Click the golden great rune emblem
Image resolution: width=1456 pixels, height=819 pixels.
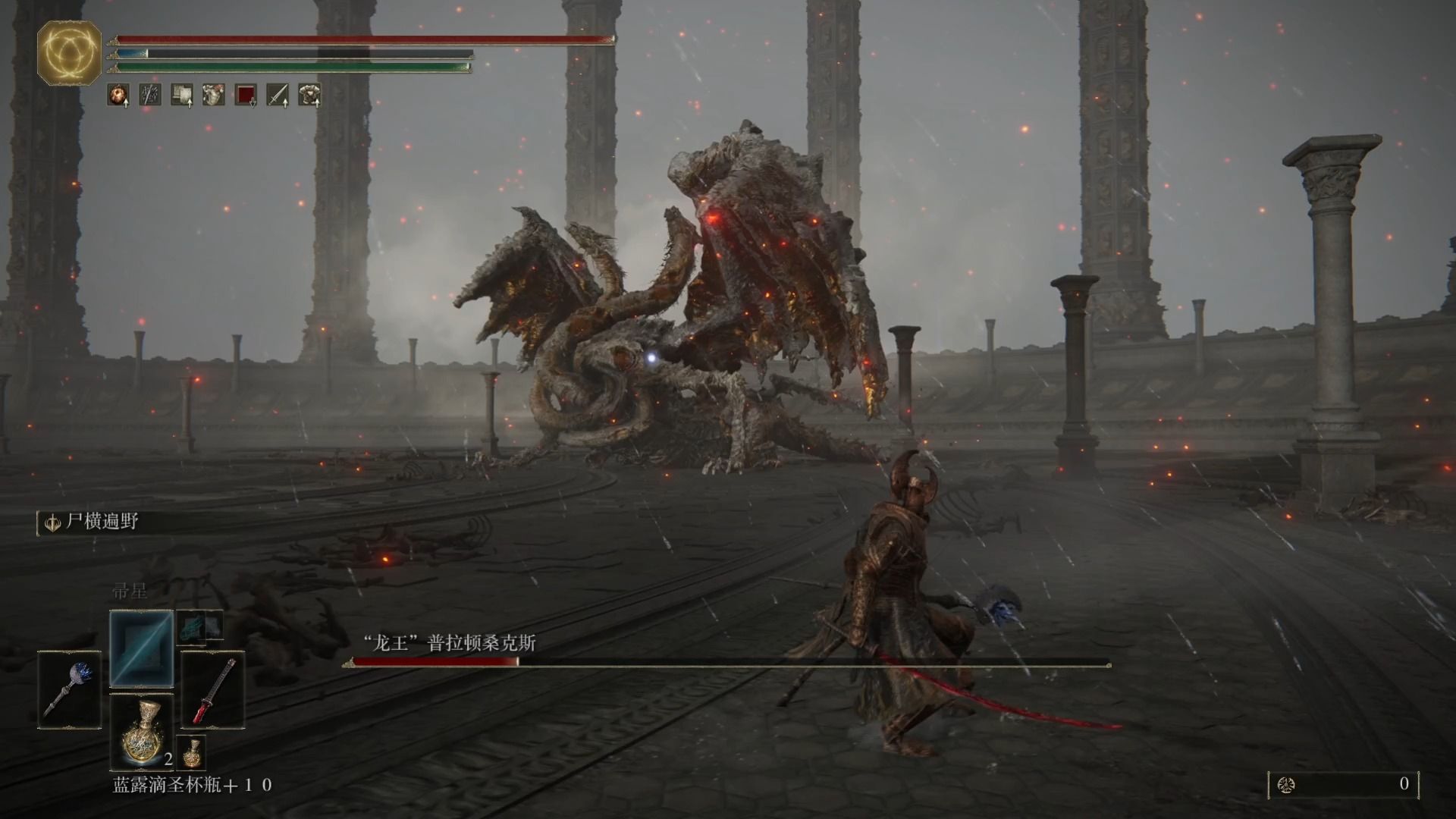coord(70,52)
